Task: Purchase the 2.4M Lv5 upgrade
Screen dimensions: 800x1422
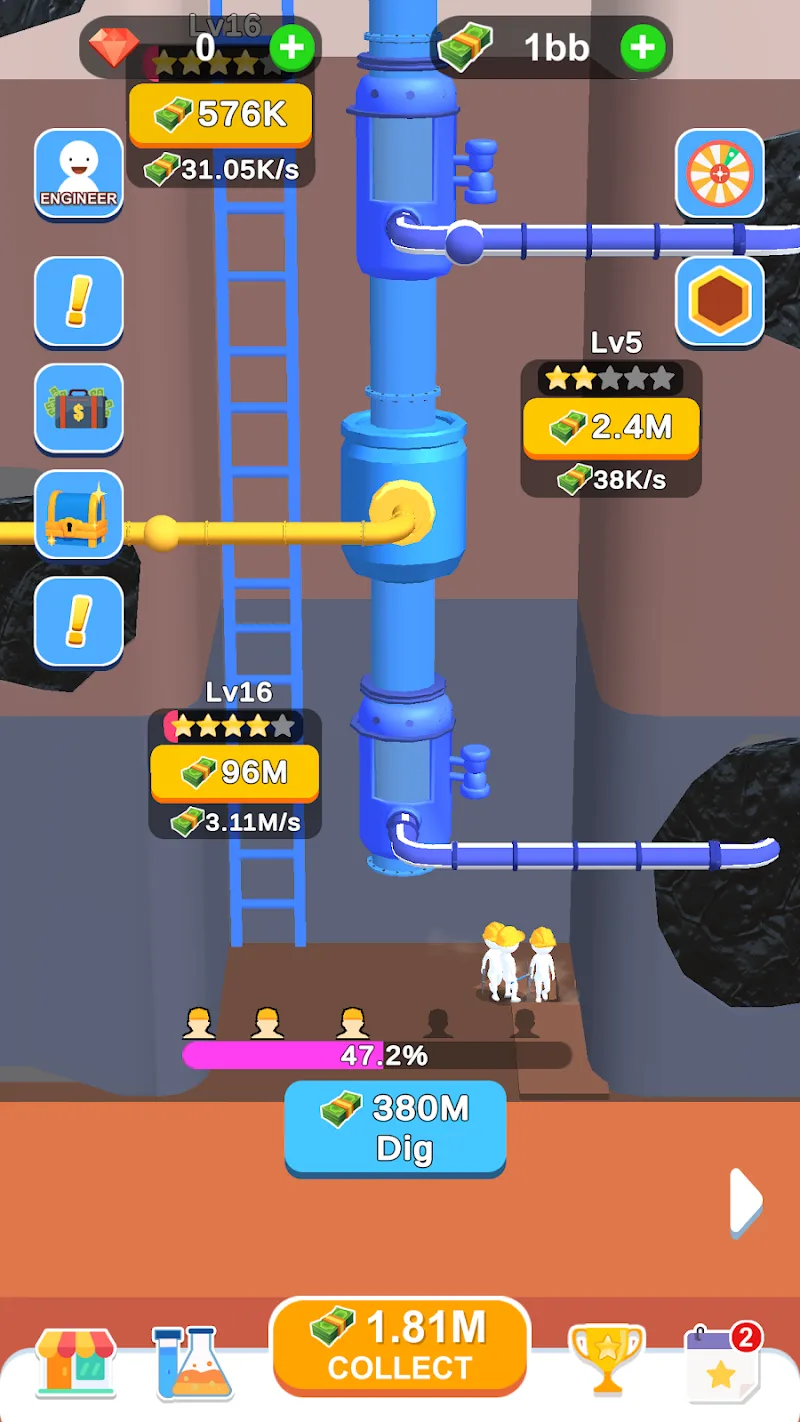Action: point(610,428)
